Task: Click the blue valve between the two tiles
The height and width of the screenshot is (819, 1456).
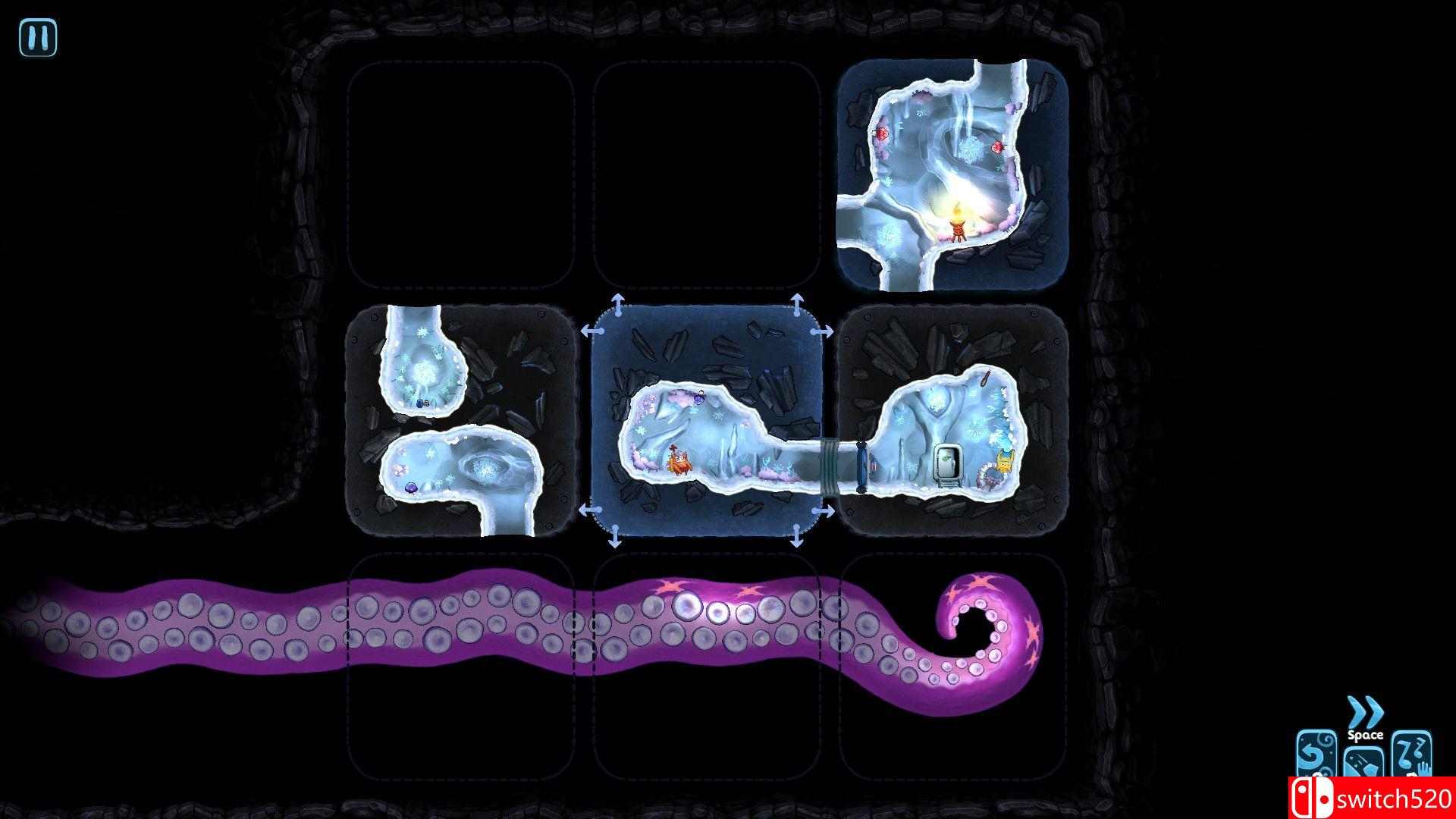Action: pyautogui.click(x=862, y=464)
